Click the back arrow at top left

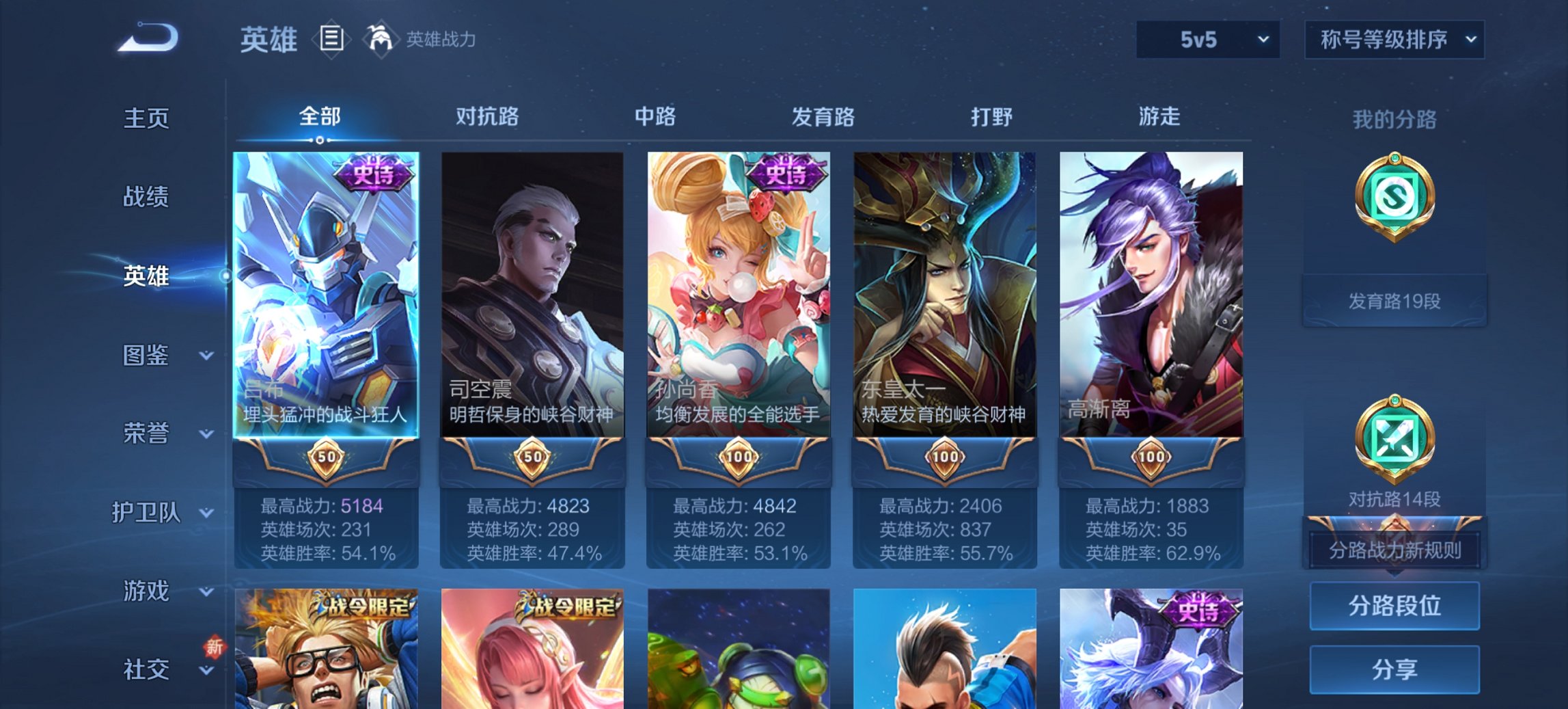(x=147, y=38)
